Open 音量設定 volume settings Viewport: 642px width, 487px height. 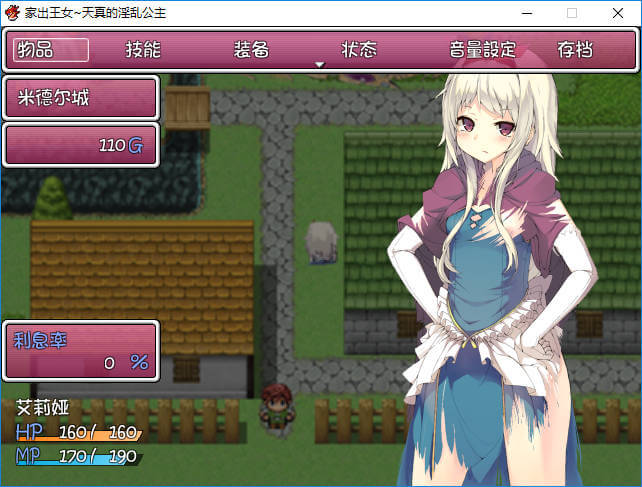click(x=482, y=50)
